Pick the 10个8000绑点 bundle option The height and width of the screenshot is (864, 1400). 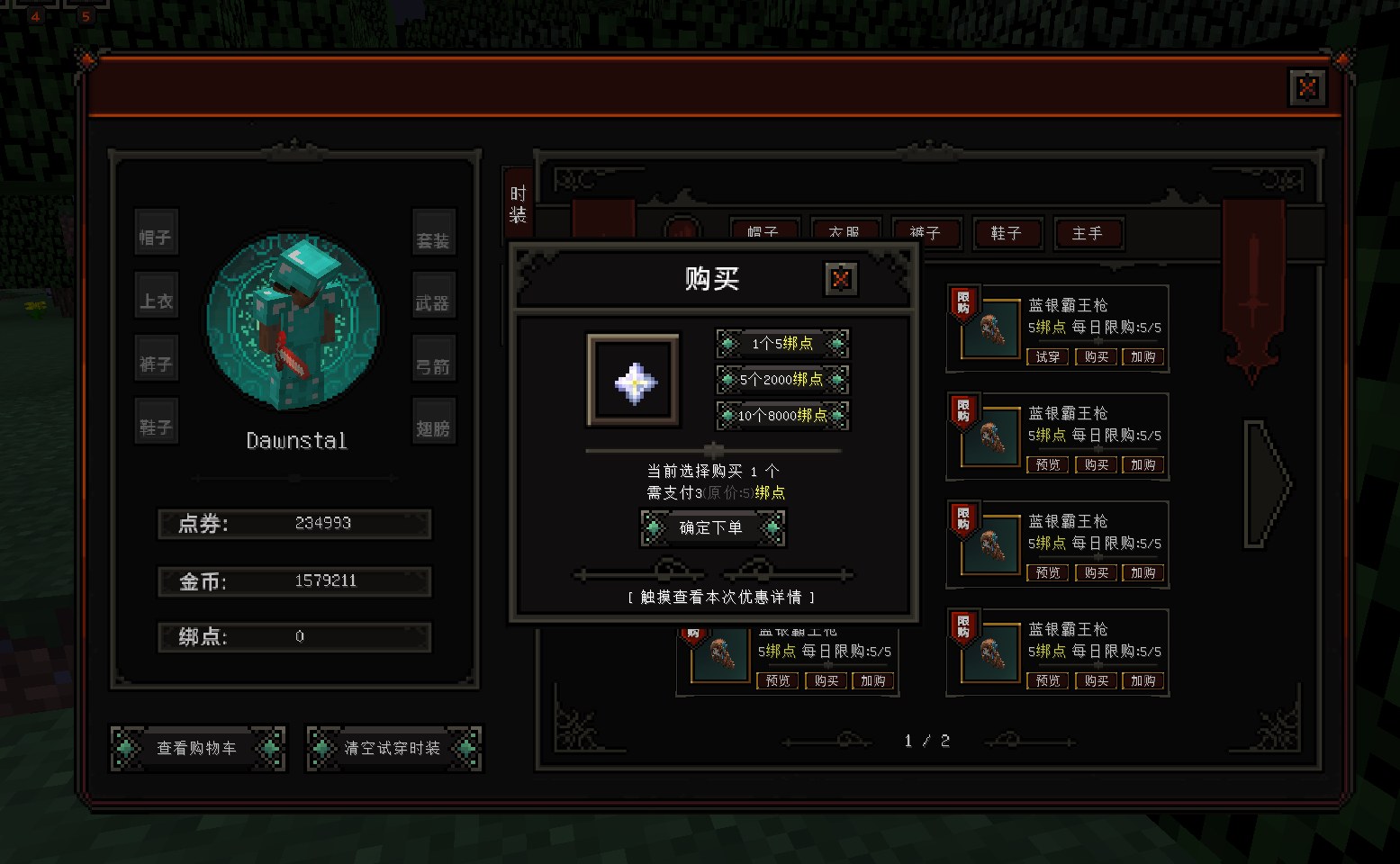pyautogui.click(x=782, y=416)
